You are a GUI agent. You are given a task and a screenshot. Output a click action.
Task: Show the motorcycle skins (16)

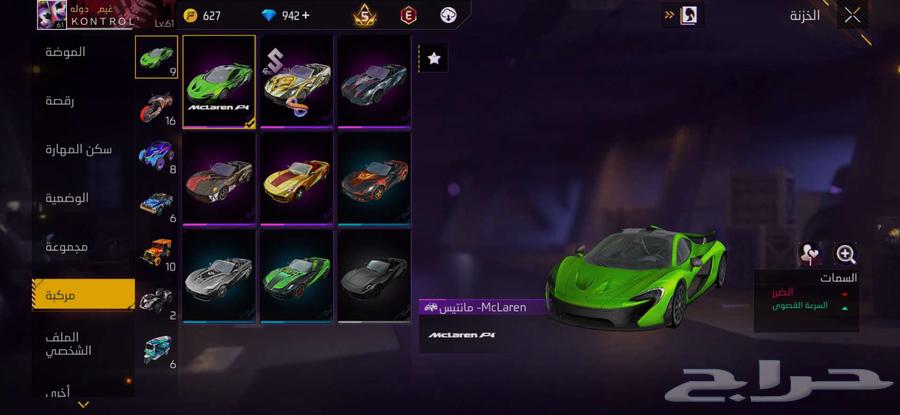(156, 107)
